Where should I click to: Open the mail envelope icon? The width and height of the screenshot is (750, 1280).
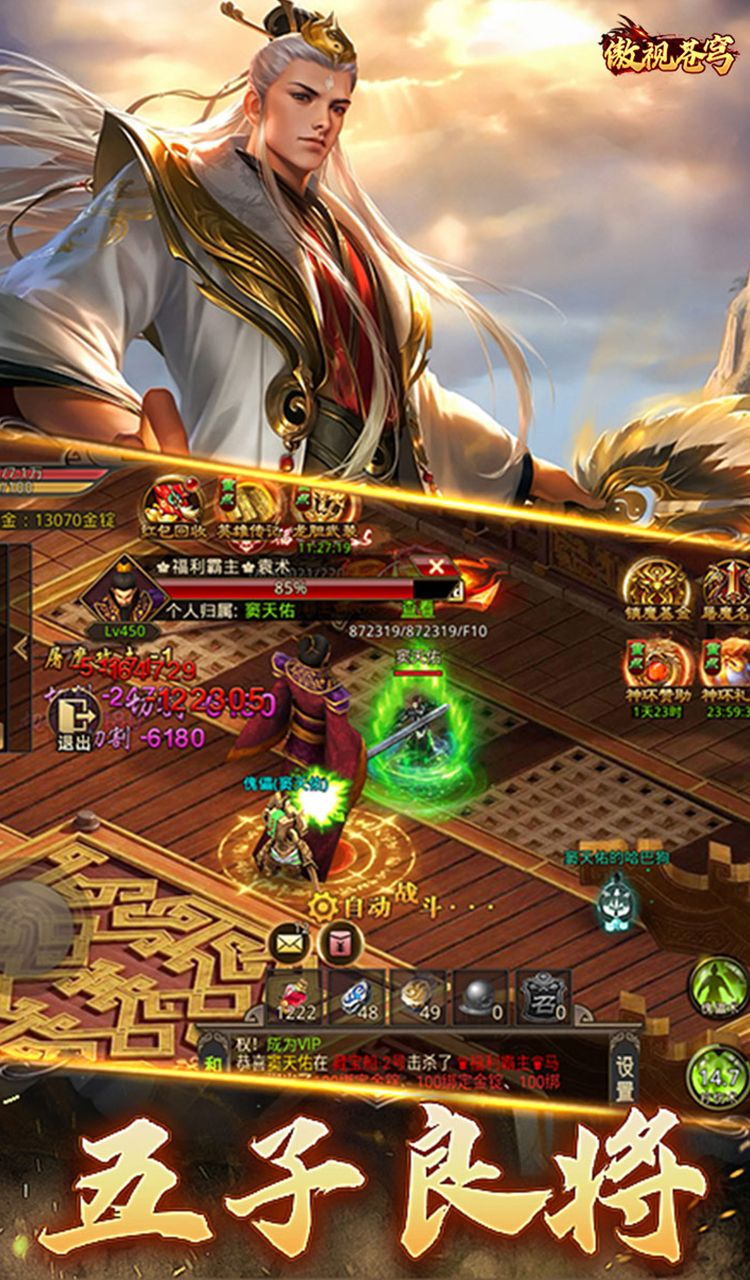click(x=289, y=944)
